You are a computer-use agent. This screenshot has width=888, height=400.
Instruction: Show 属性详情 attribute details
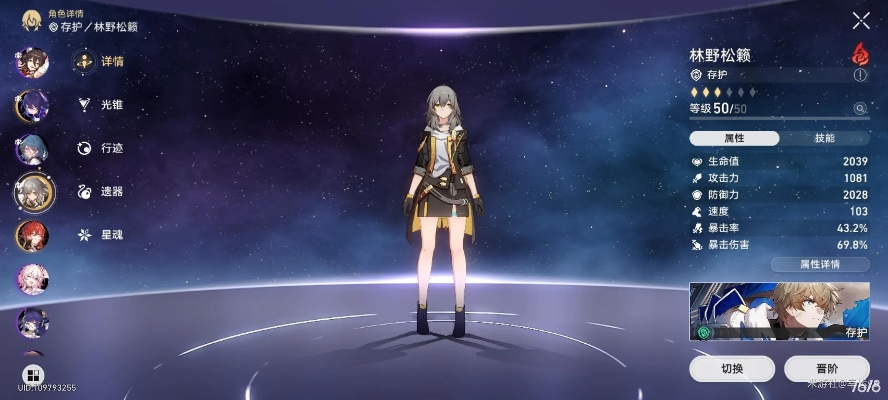coord(819,265)
